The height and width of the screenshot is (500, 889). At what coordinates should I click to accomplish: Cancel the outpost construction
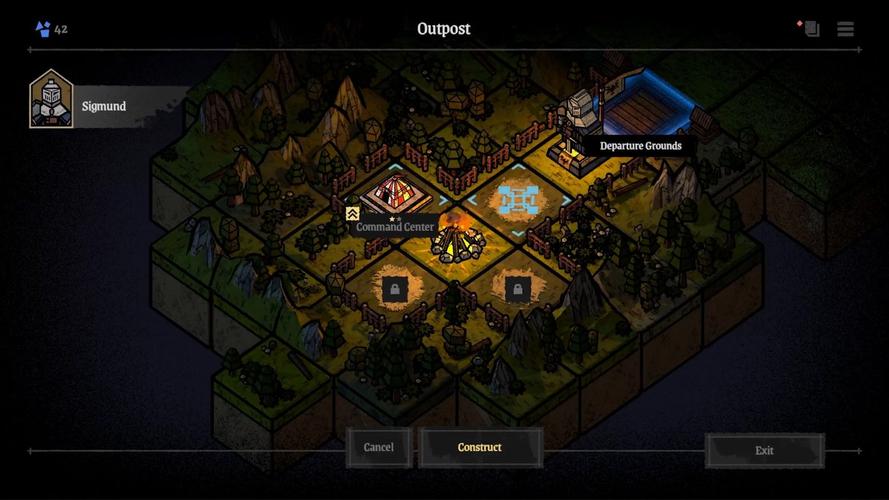point(378,448)
